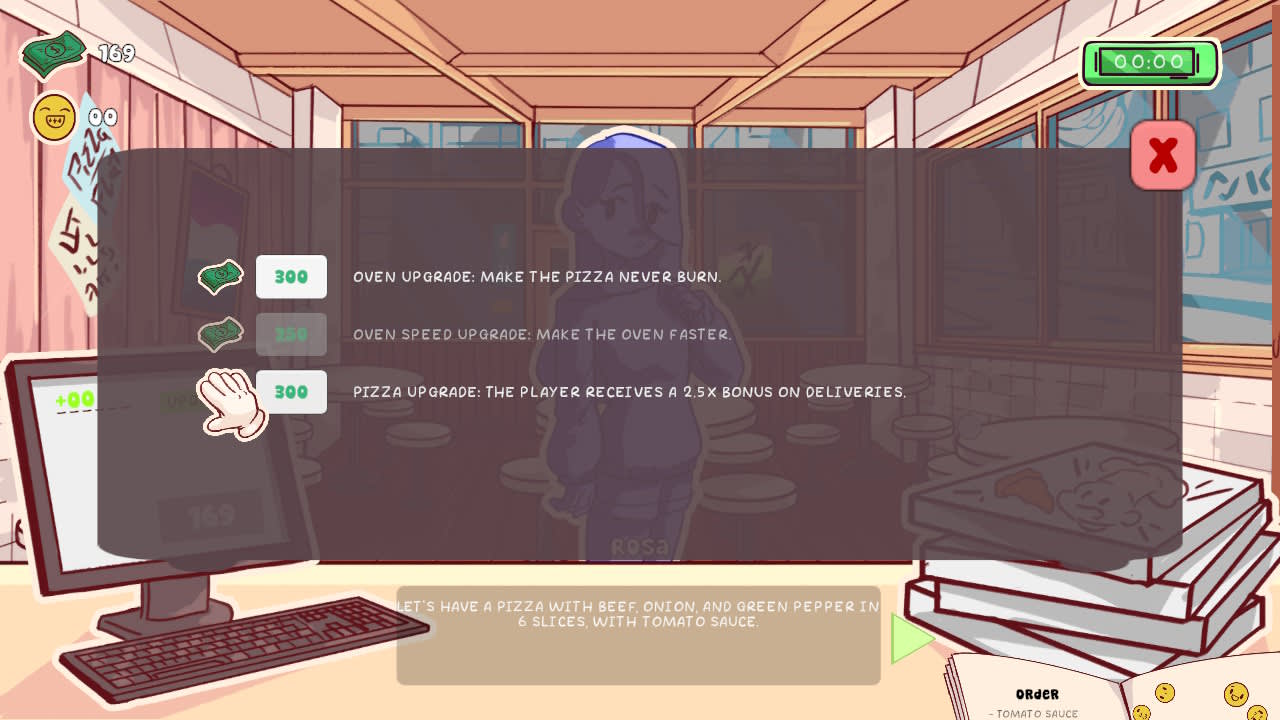Buy the Pizza Upgrade for 300
The width and height of the screenshot is (1280, 720).
(x=291, y=392)
